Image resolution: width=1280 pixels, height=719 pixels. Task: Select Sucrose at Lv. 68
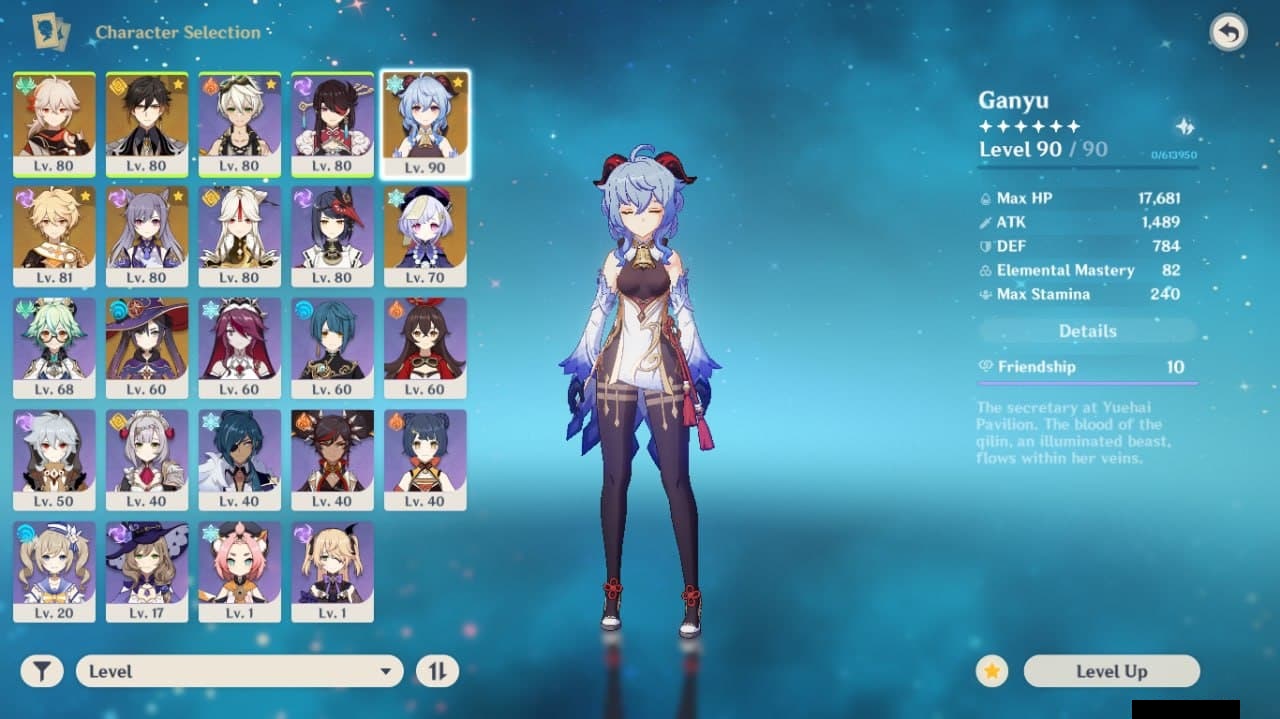55,348
